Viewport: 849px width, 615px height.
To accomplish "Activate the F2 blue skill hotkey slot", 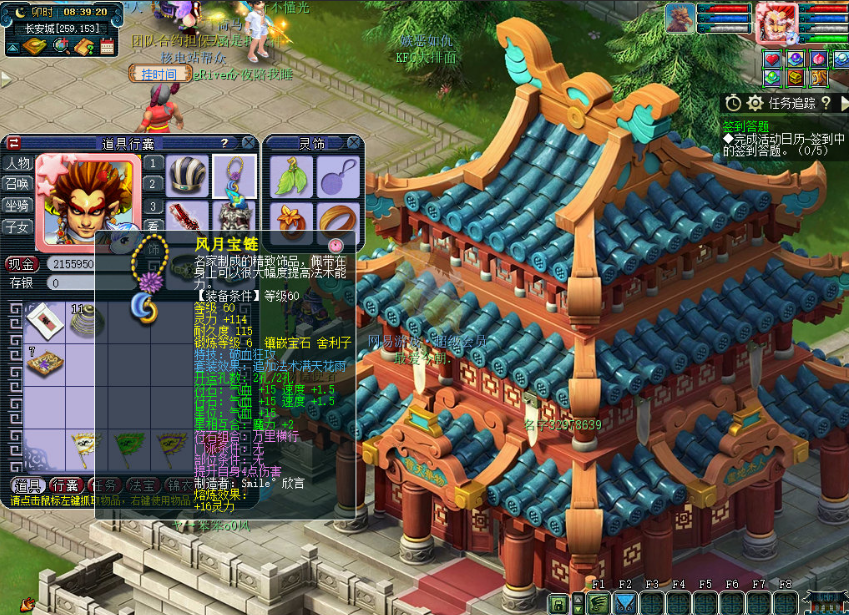I will pyautogui.click(x=625, y=602).
